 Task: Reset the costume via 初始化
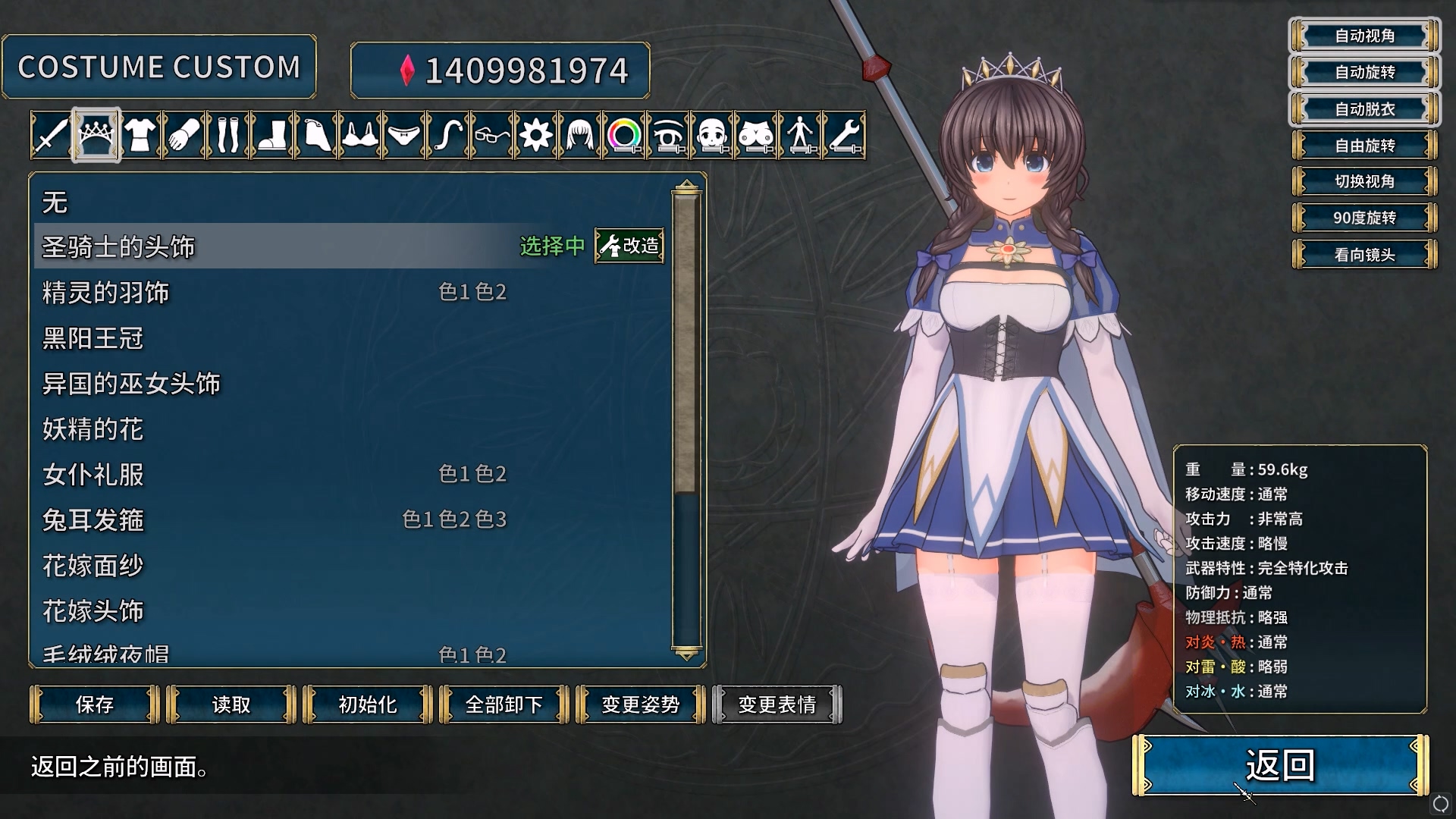[x=368, y=704]
